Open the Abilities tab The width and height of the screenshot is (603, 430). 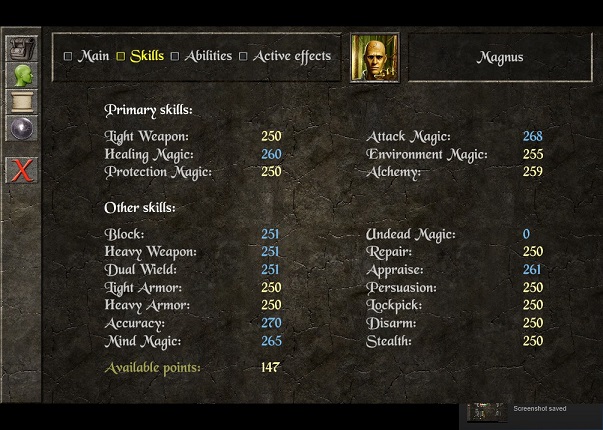pos(201,56)
